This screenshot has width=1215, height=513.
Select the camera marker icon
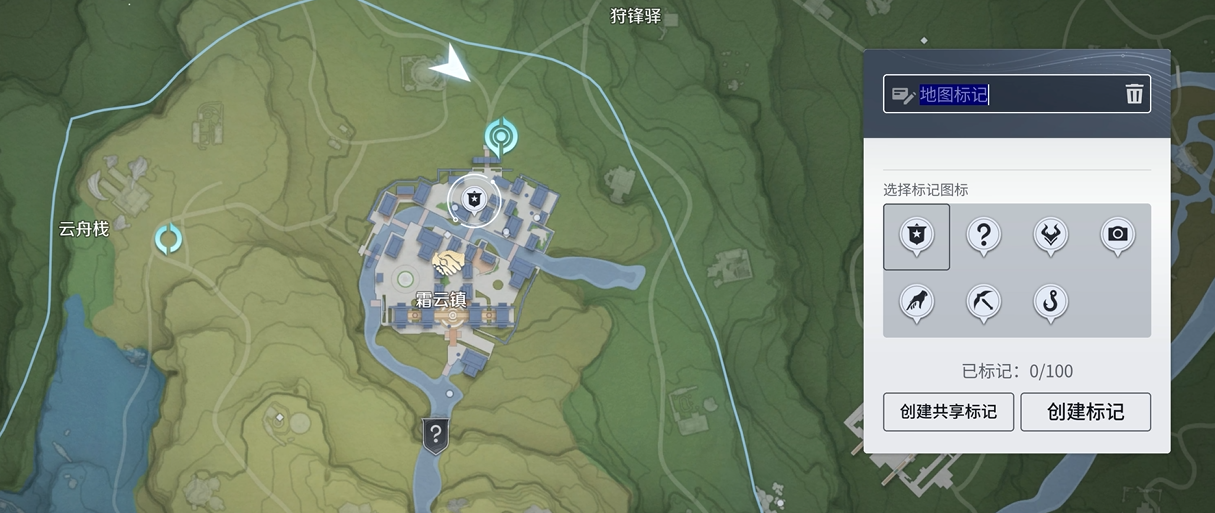point(1118,236)
